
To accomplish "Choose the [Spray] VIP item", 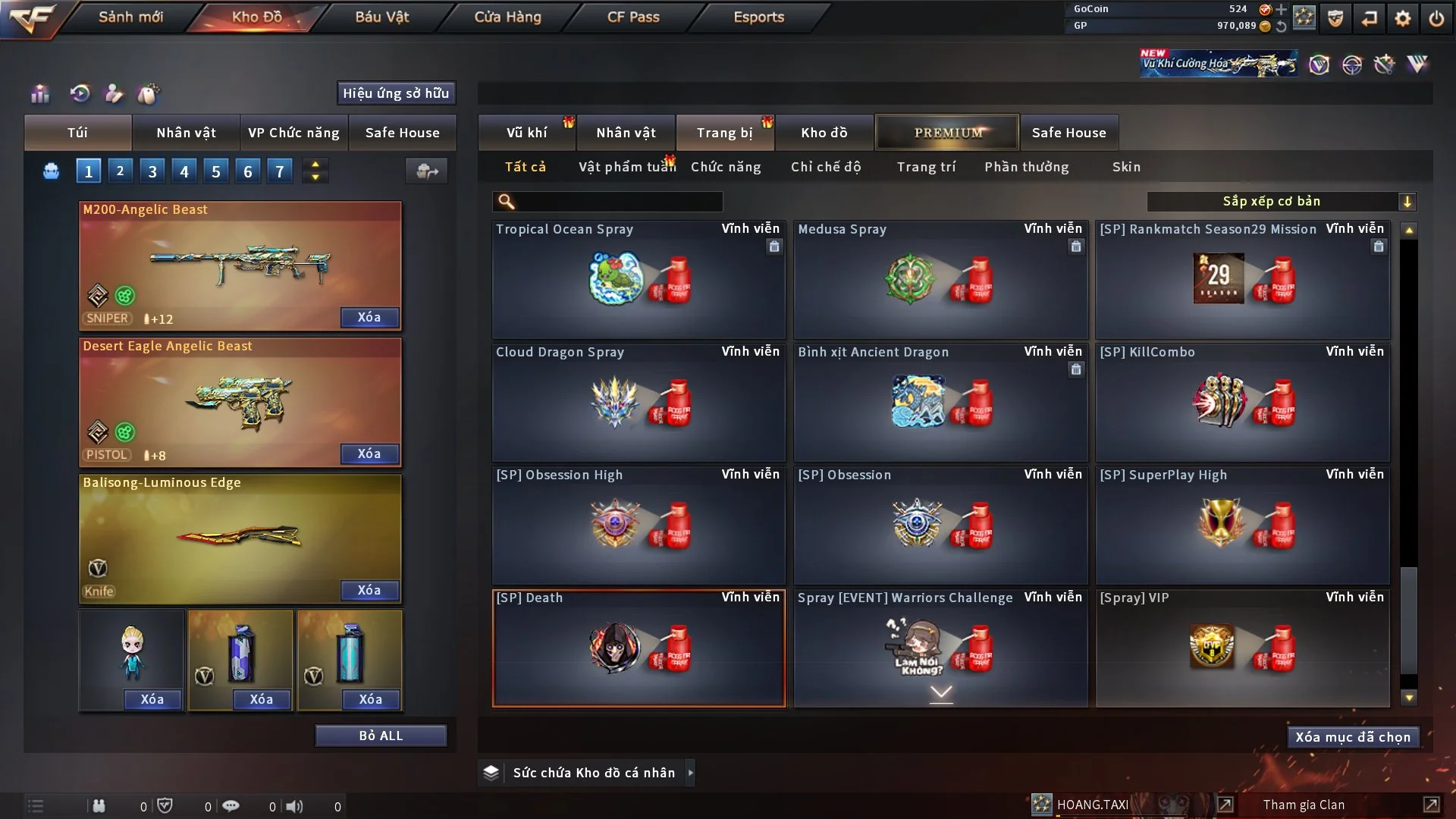I will tap(1242, 648).
